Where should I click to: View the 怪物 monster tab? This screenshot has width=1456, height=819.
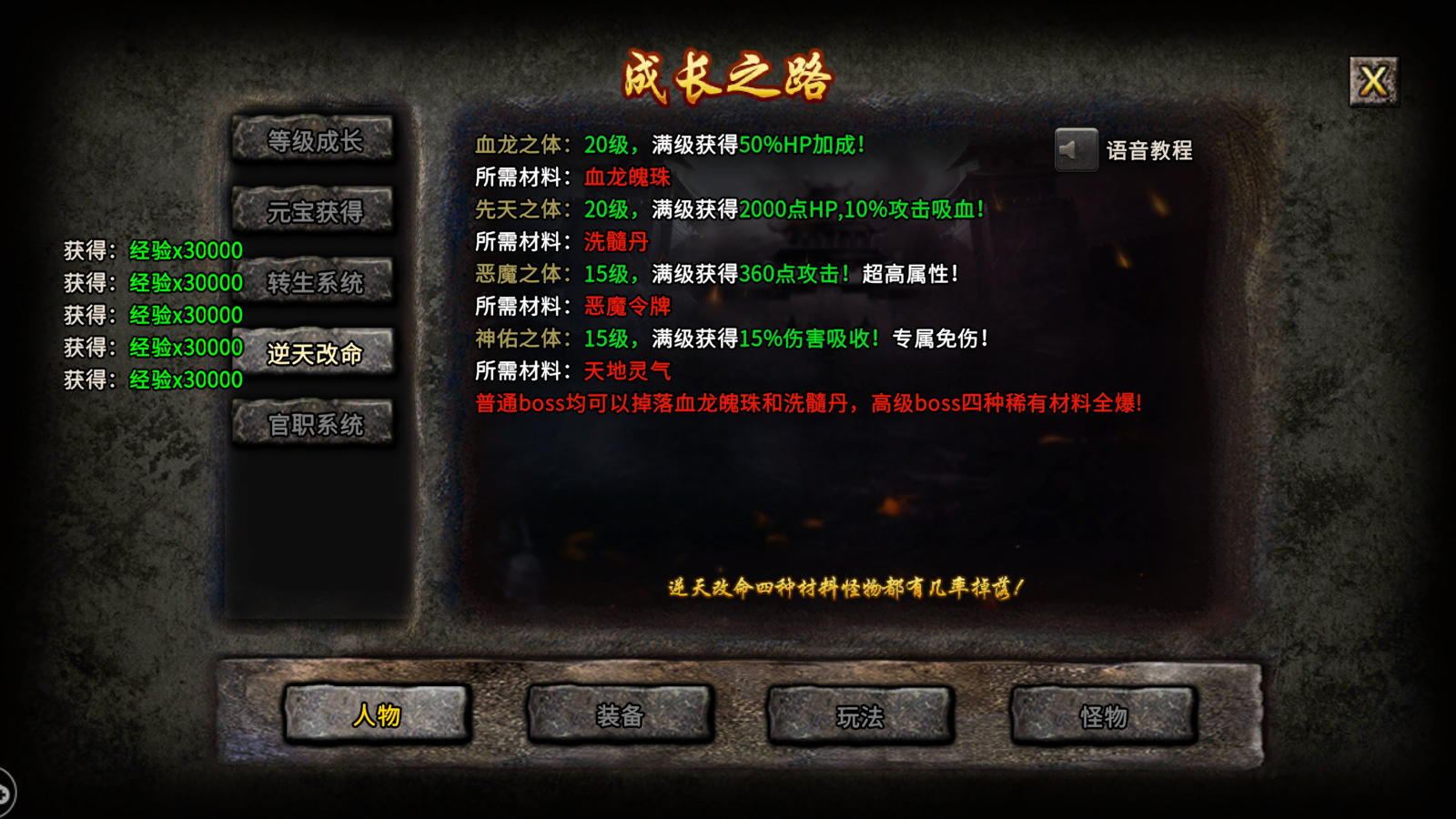1103,716
